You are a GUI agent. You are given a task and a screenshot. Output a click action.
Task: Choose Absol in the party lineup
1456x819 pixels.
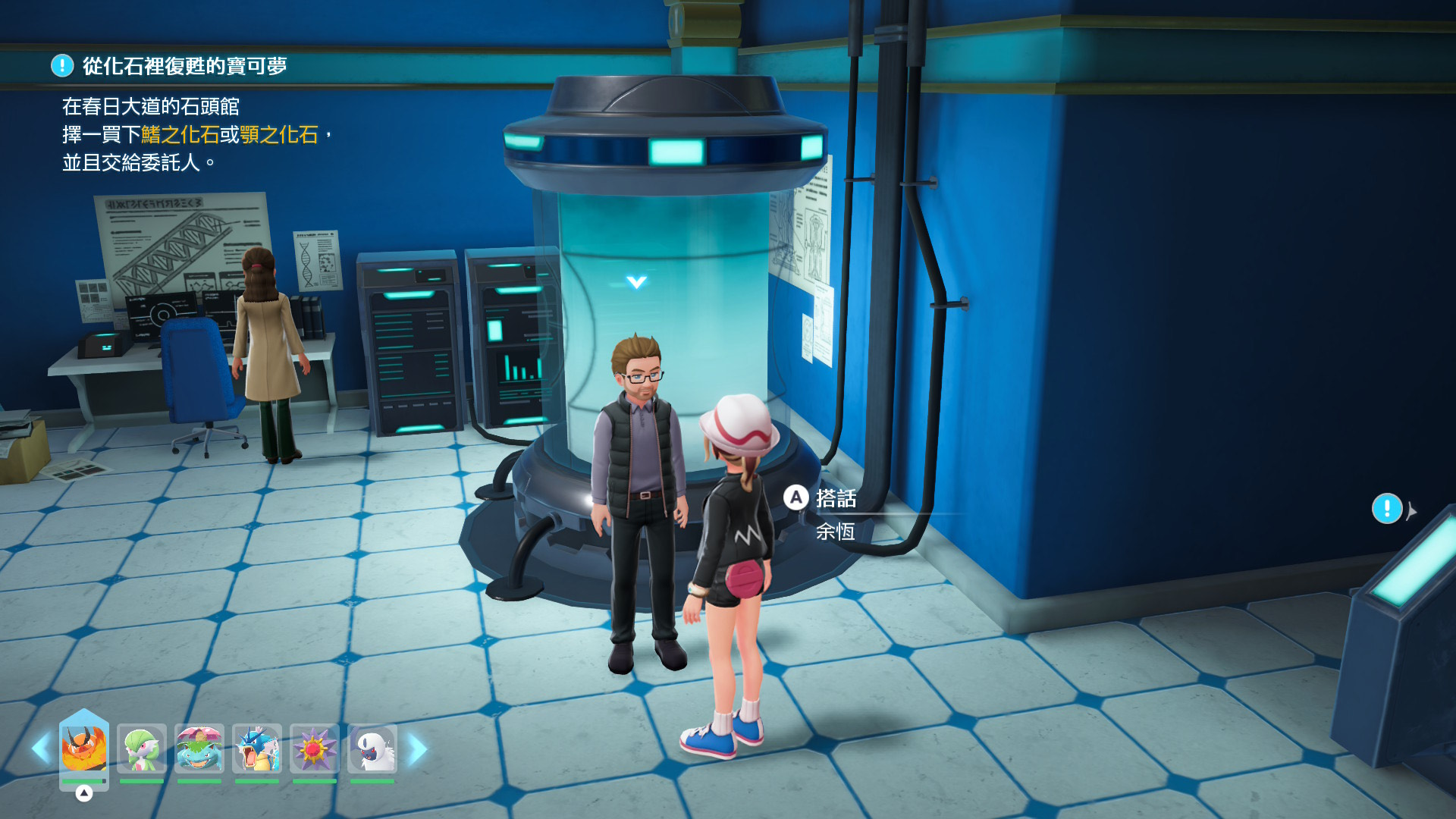(372, 748)
